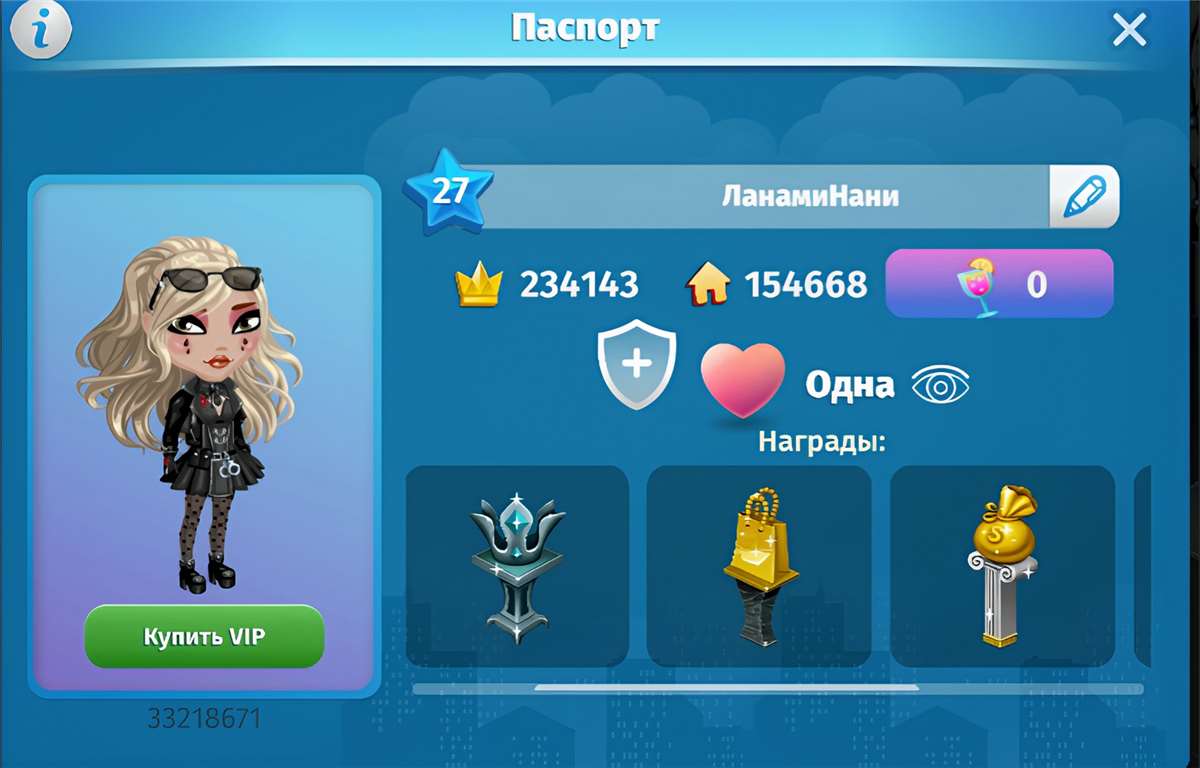View the golden shopping bag award

759,566
